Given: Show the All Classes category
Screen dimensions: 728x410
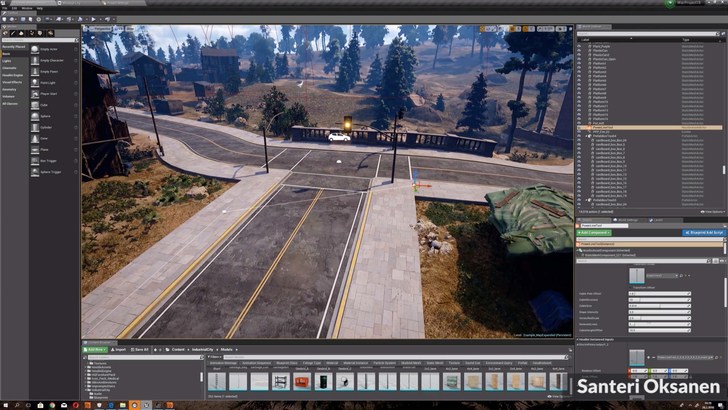Looking at the screenshot, I should coord(11,102).
